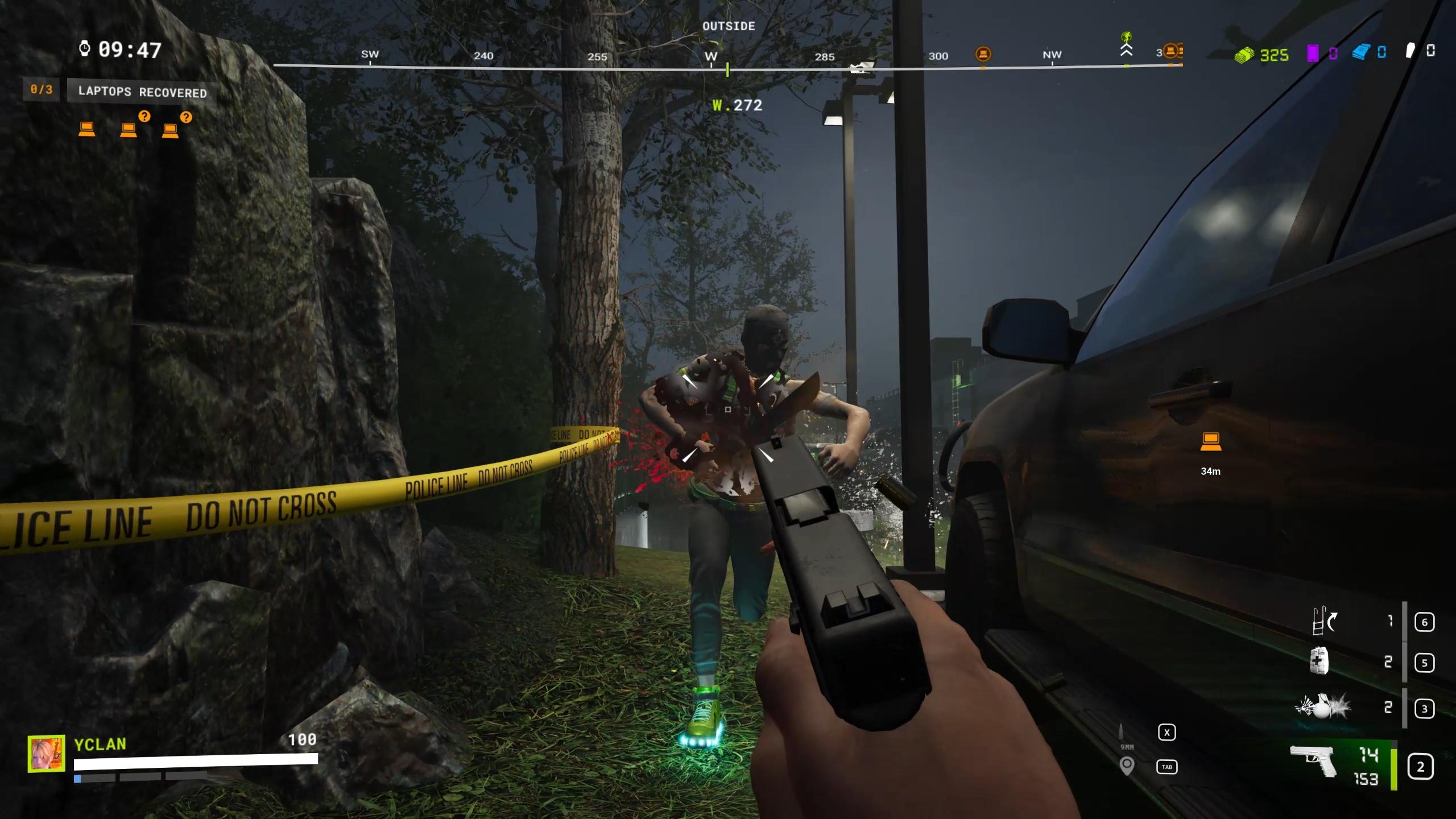The width and height of the screenshot is (1456, 819).
Task: Choose the ladder tool slot
Action: pyautogui.click(x=1323, y=621)
